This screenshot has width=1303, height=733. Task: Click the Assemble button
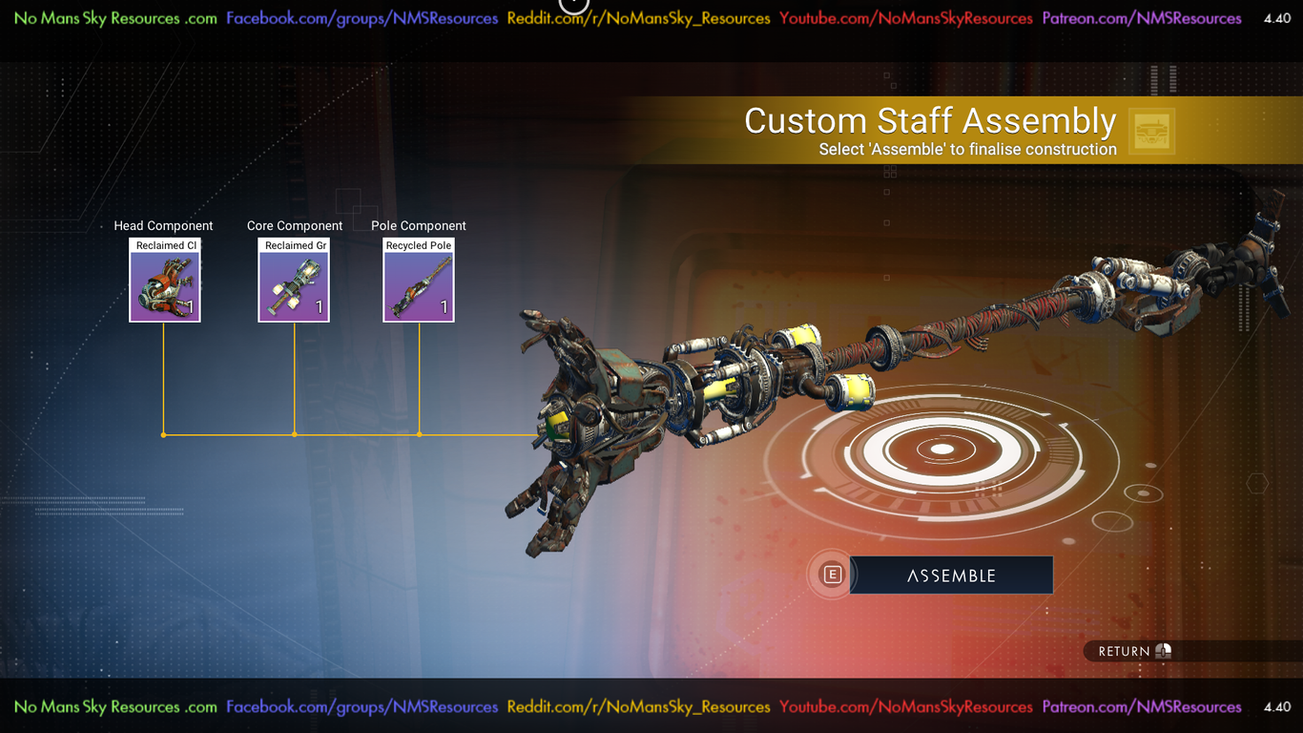pos(950,575)
